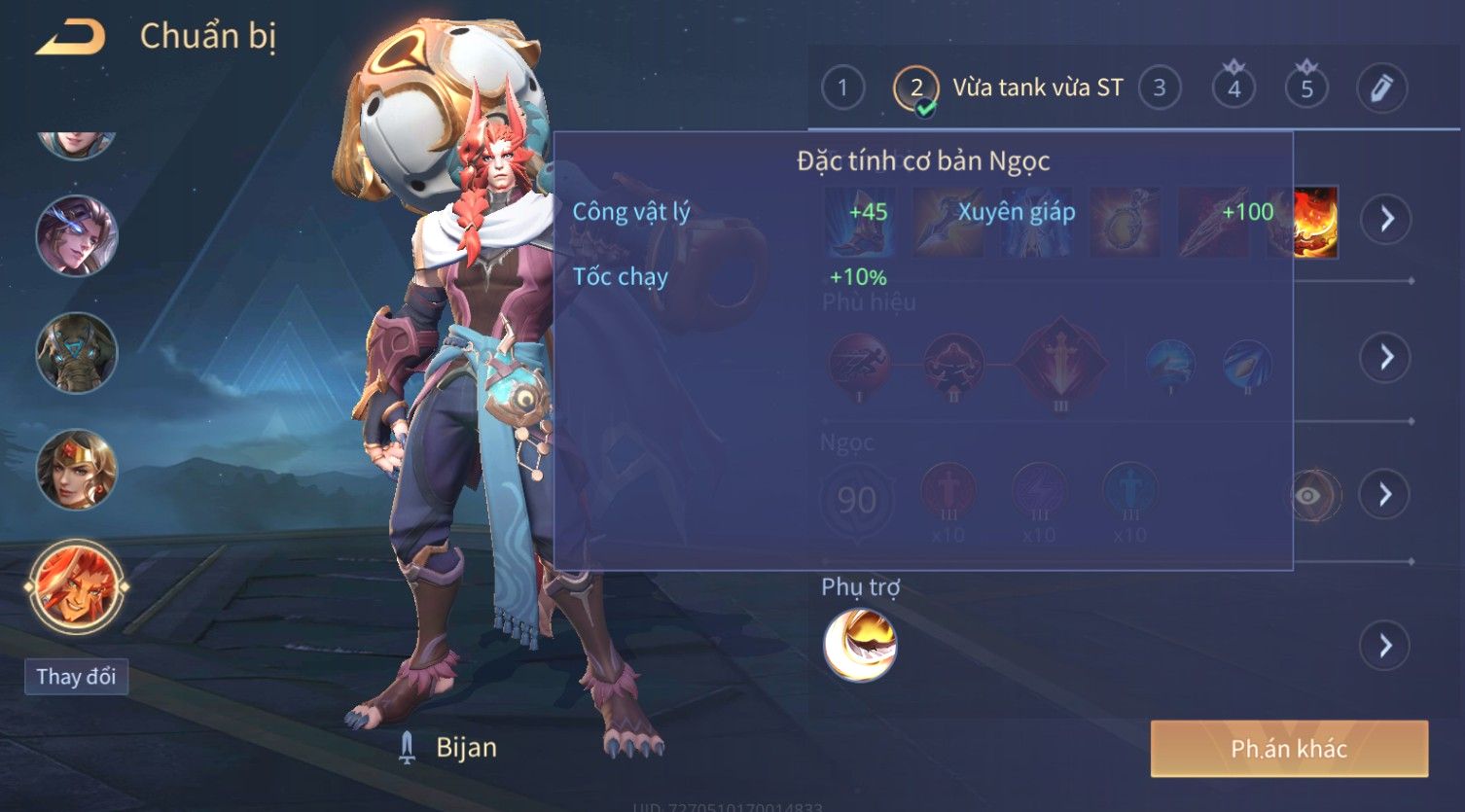Toggle the eye icon for Ngọc details
The image size is (1465, 812).
point(1308,496)
